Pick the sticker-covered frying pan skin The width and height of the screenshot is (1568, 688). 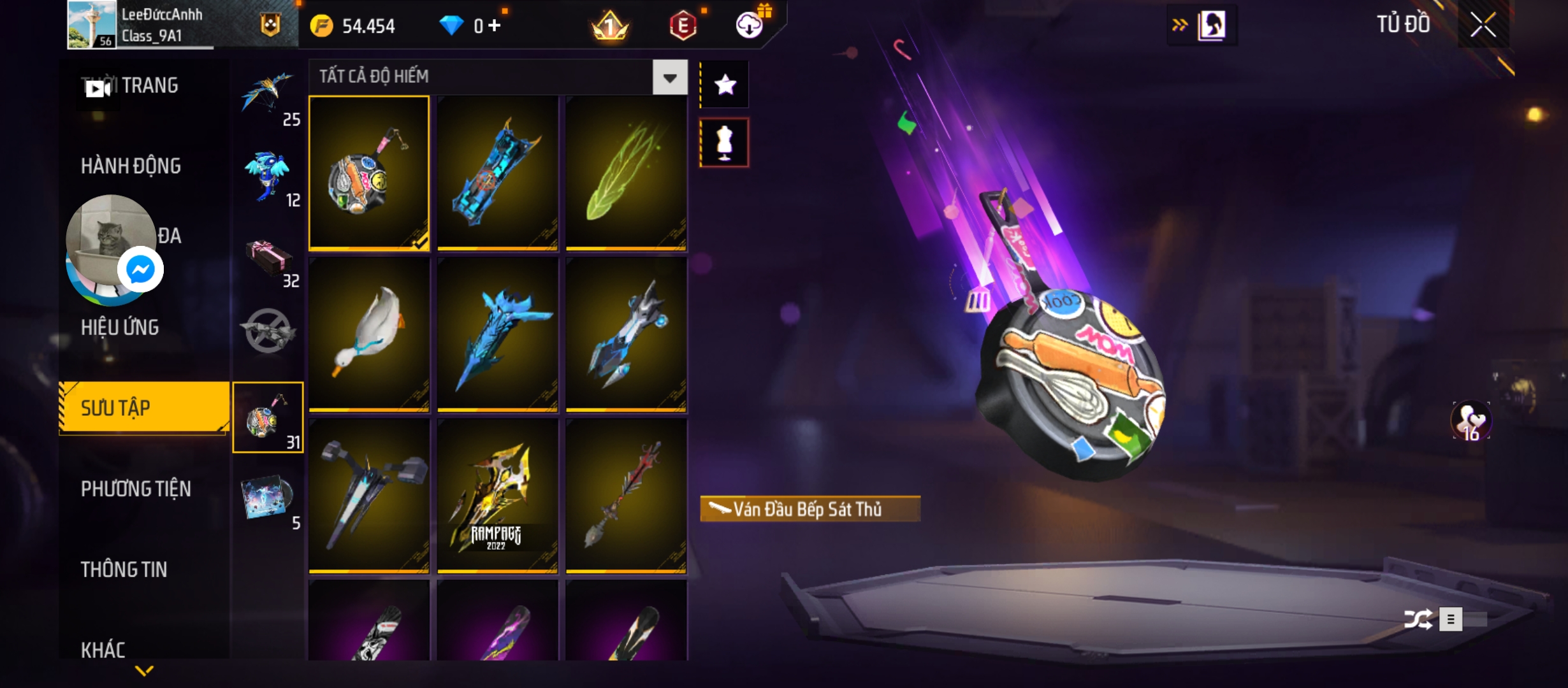pos(369,172)
